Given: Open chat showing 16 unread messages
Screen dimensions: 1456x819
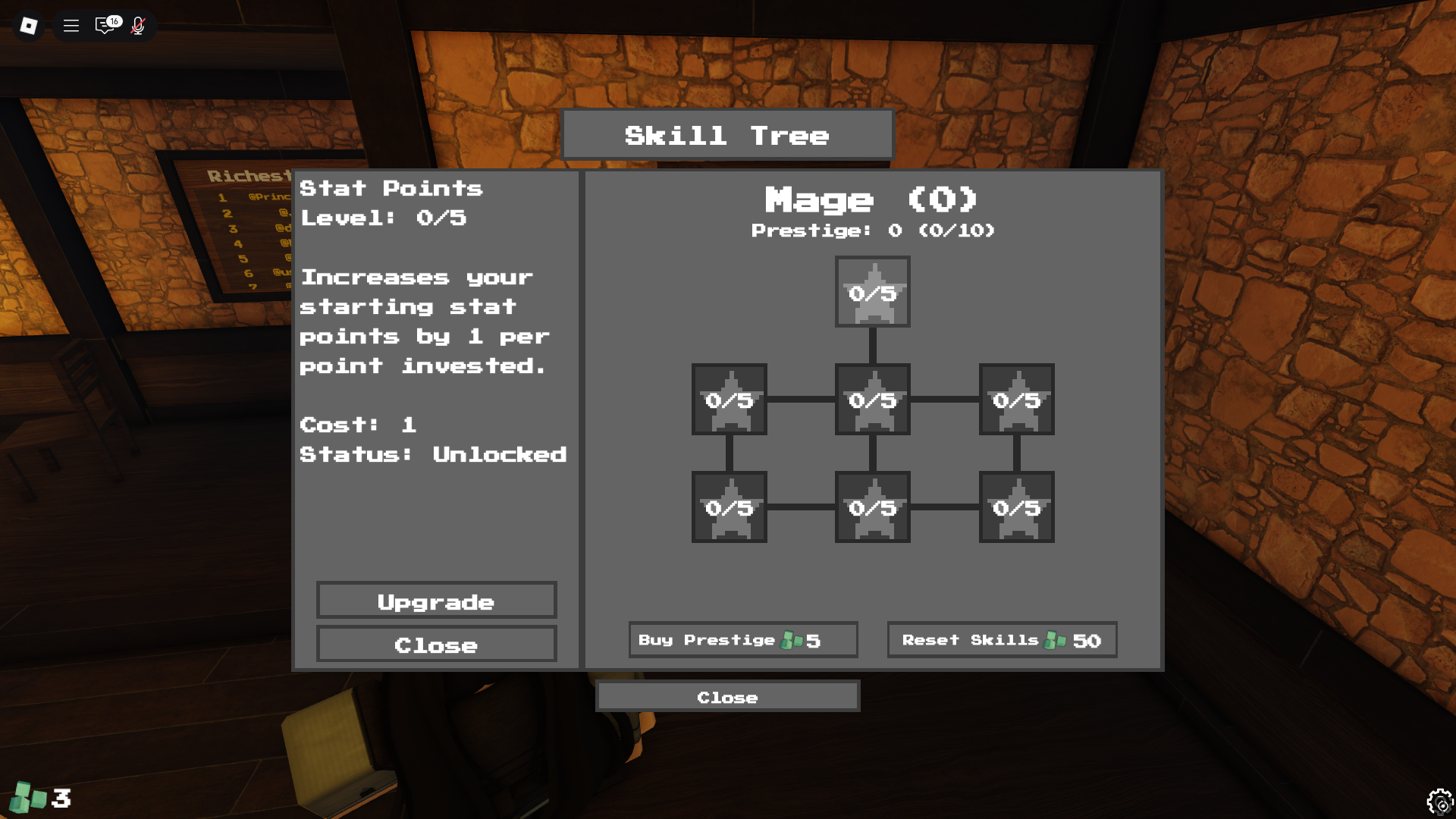Looking at the screenshot, I should [x=104, y=25].
